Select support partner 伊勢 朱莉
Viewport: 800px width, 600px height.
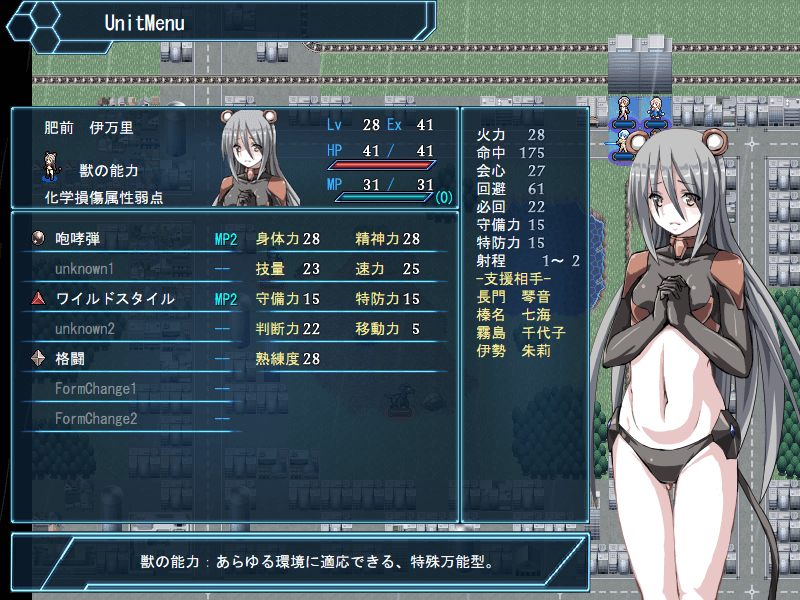[x=514, y=350]
